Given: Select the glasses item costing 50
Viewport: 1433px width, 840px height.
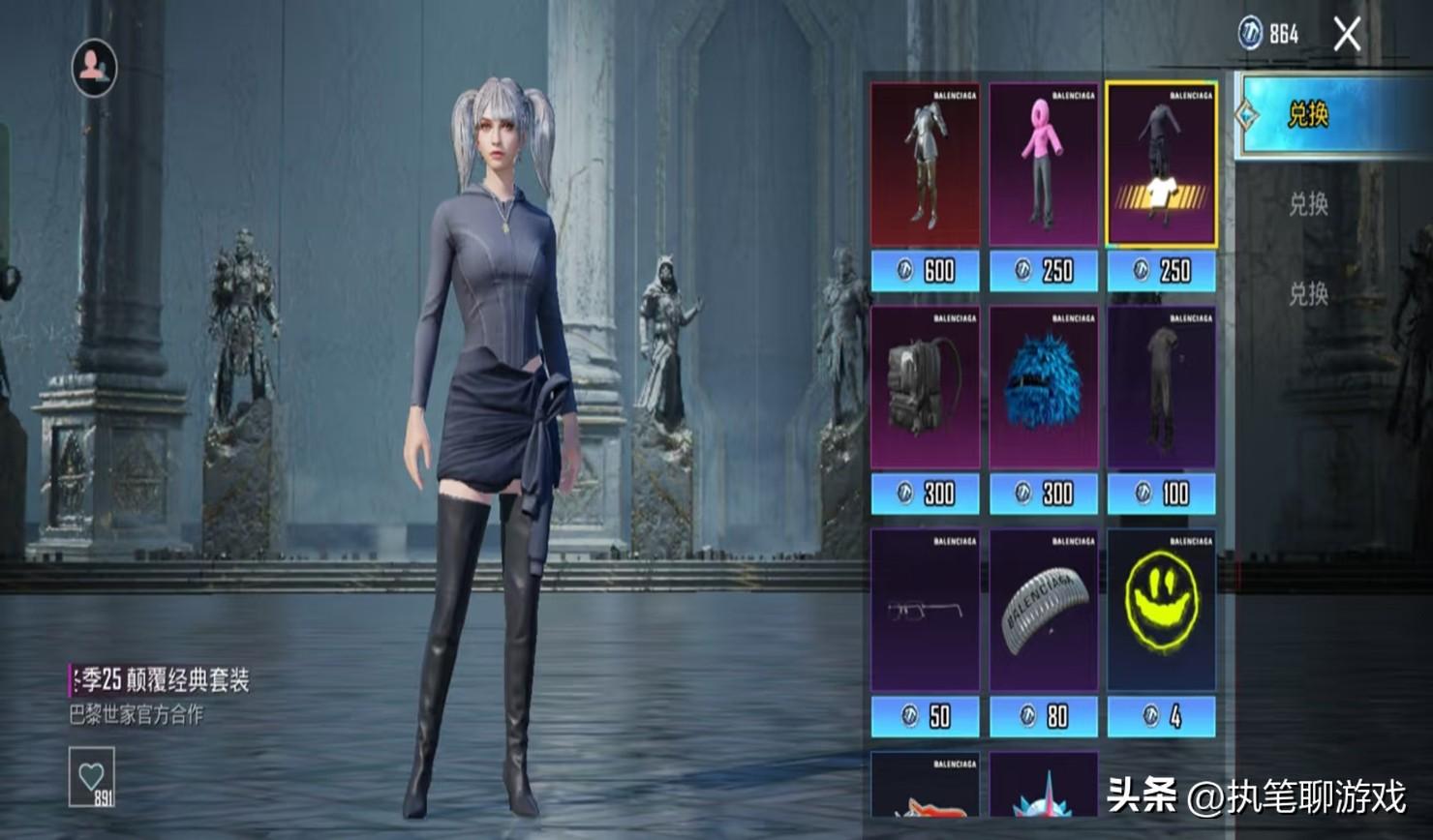Looking at the screenshot, I should point(925,611).
